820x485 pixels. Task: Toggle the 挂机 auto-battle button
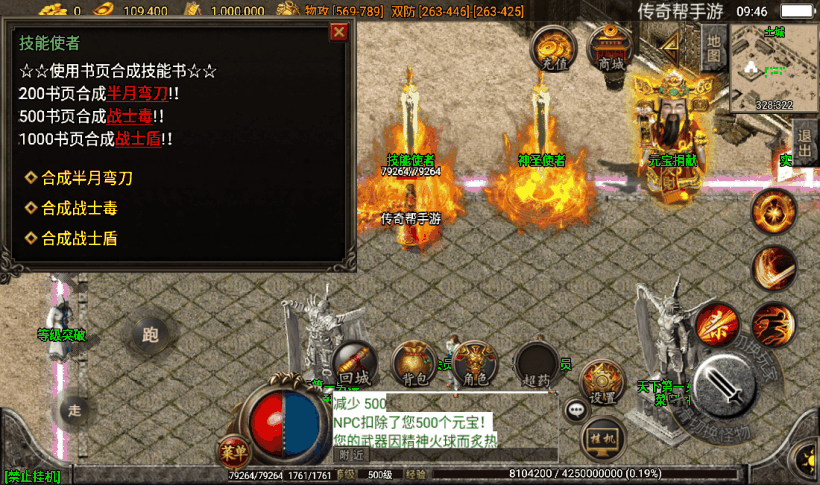pos(602,437)
